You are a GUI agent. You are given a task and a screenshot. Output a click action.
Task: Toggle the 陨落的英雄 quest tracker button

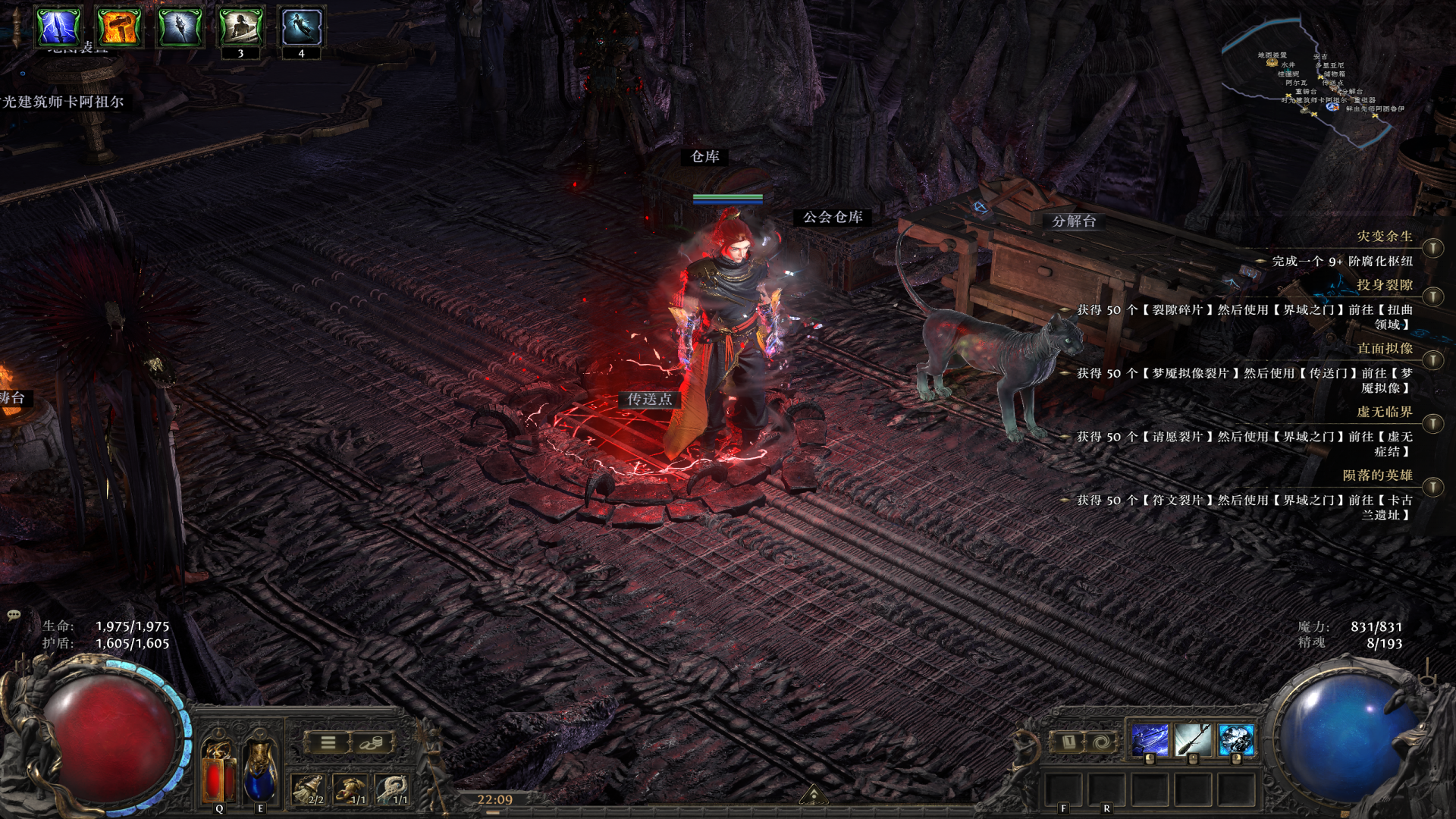(1432, 487)
